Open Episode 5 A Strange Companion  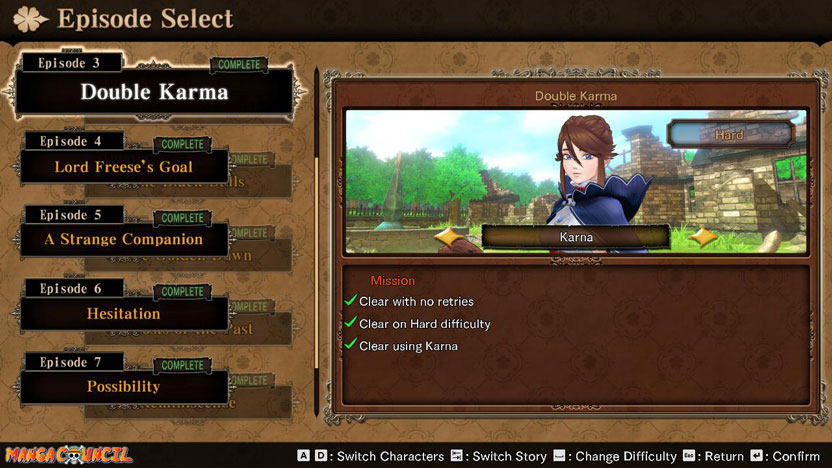tap(124, 240)
